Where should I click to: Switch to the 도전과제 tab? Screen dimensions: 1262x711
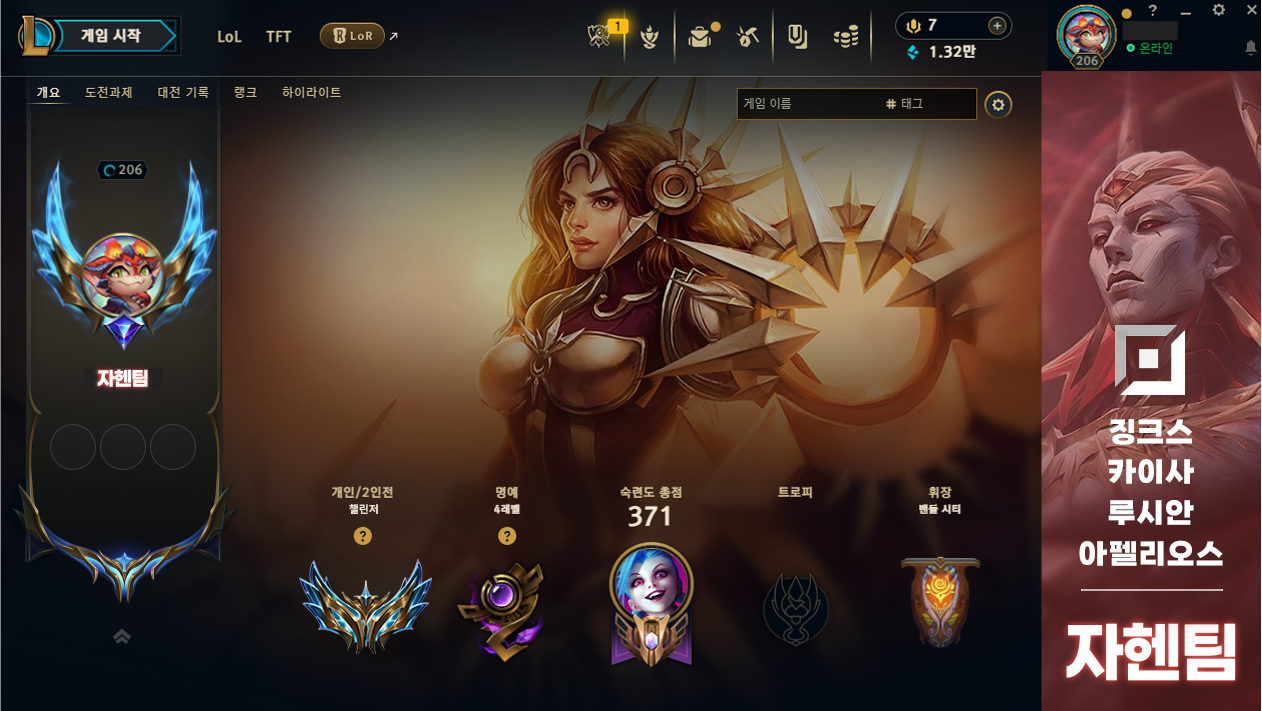click(x=109, y=92)
